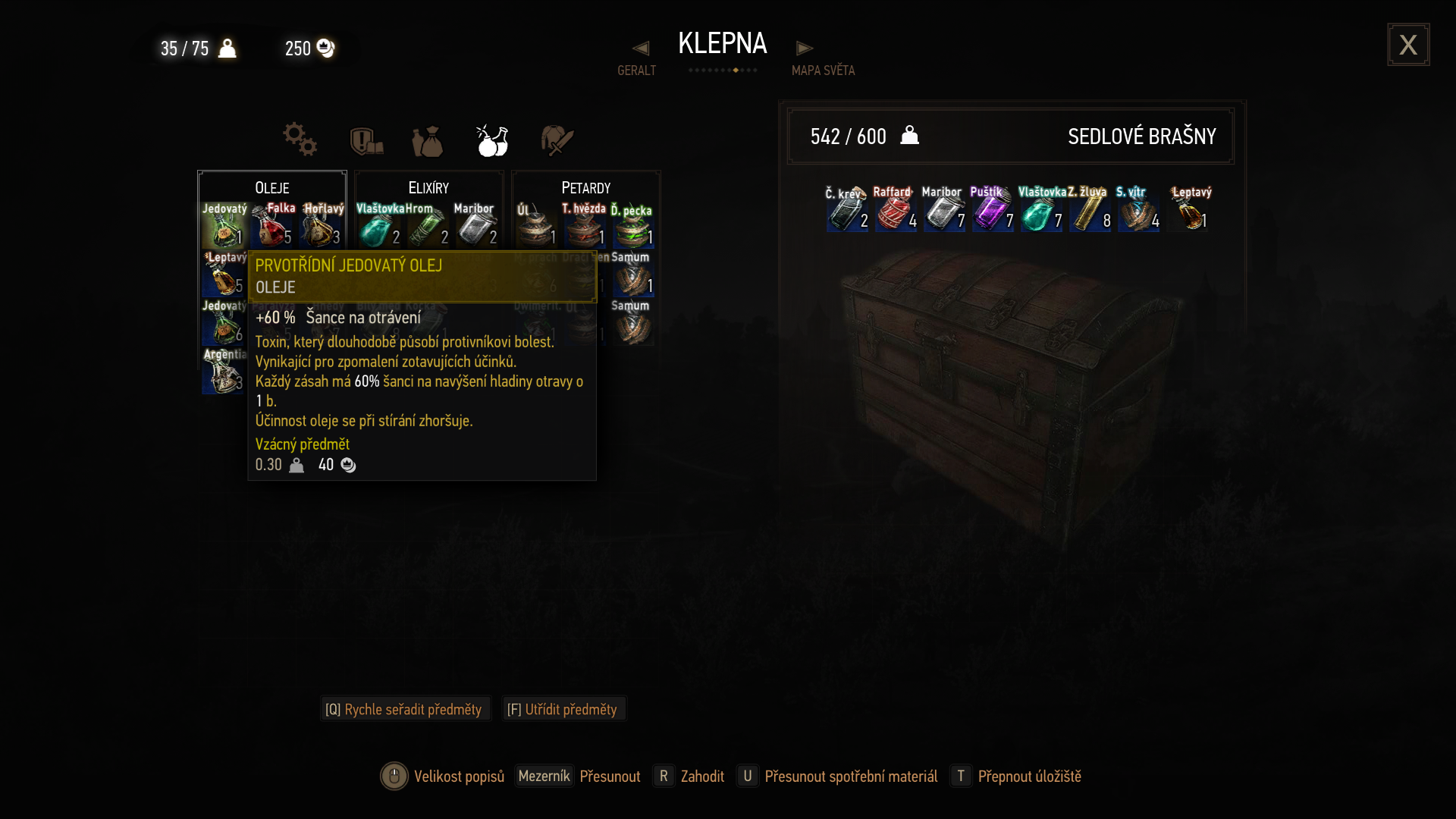Select the Č. krev potion in saddlebags

[x=847, y=210]
